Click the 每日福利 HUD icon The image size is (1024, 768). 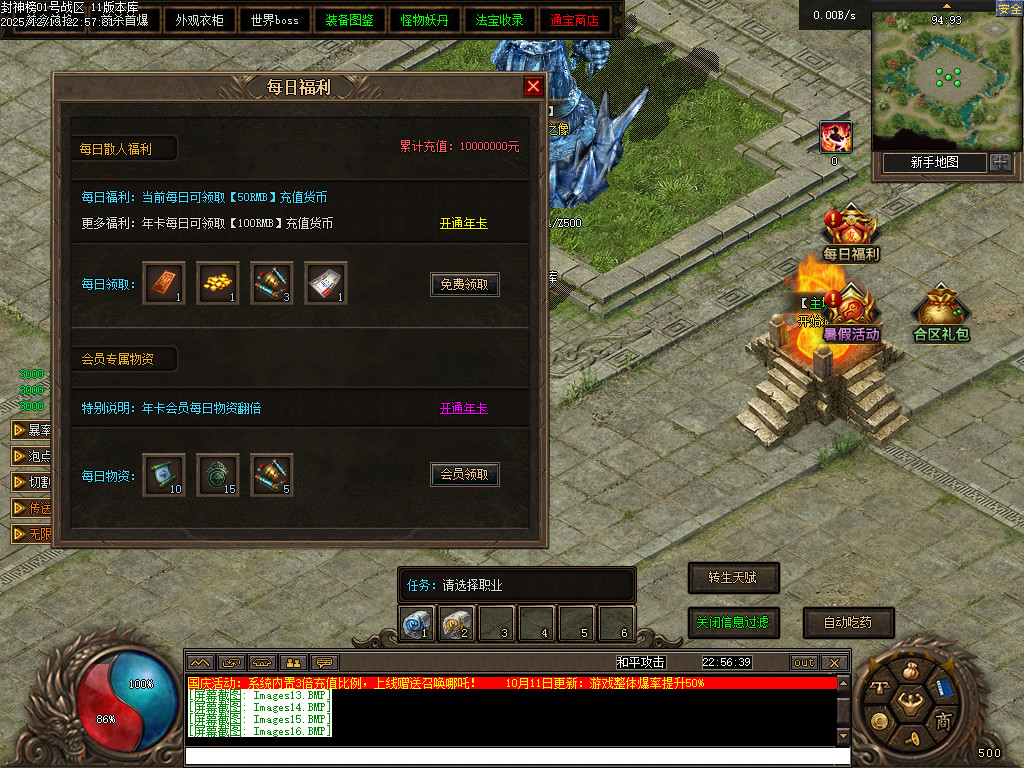[x=850, y=232]
